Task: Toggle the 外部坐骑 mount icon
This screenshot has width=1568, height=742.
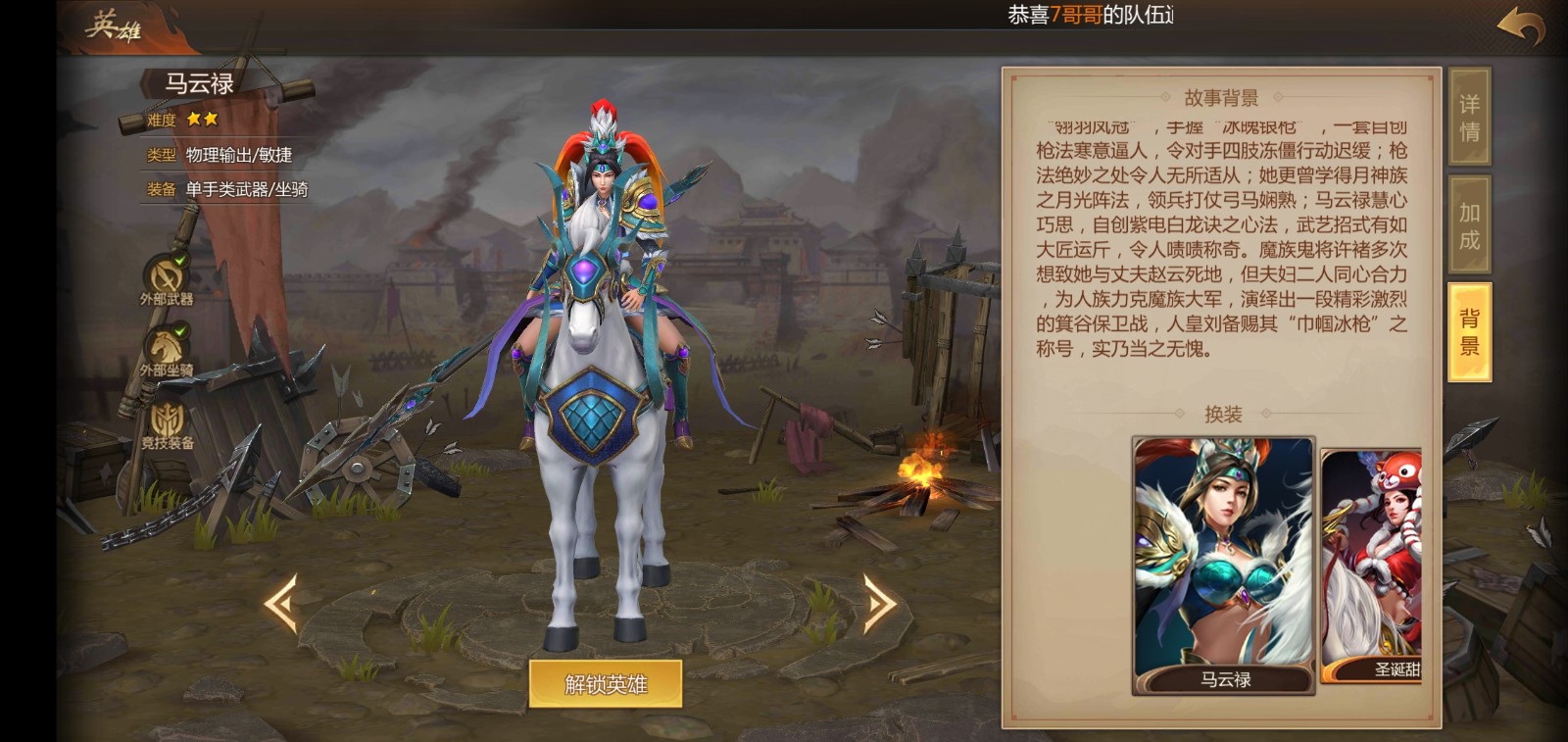Action: [167, 348]
